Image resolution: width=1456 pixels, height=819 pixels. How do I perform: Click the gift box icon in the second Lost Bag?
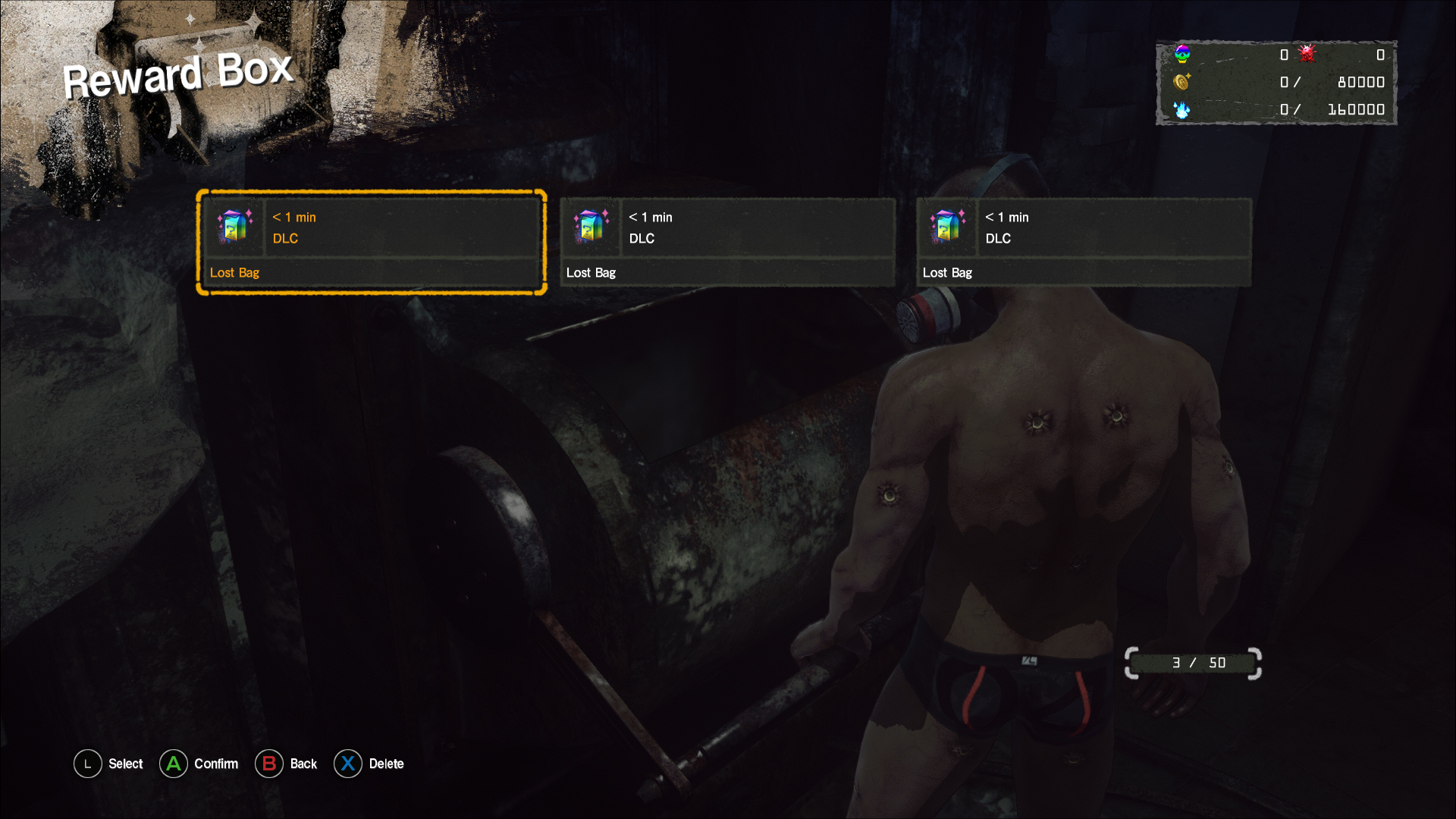click(x=591, y=227)
